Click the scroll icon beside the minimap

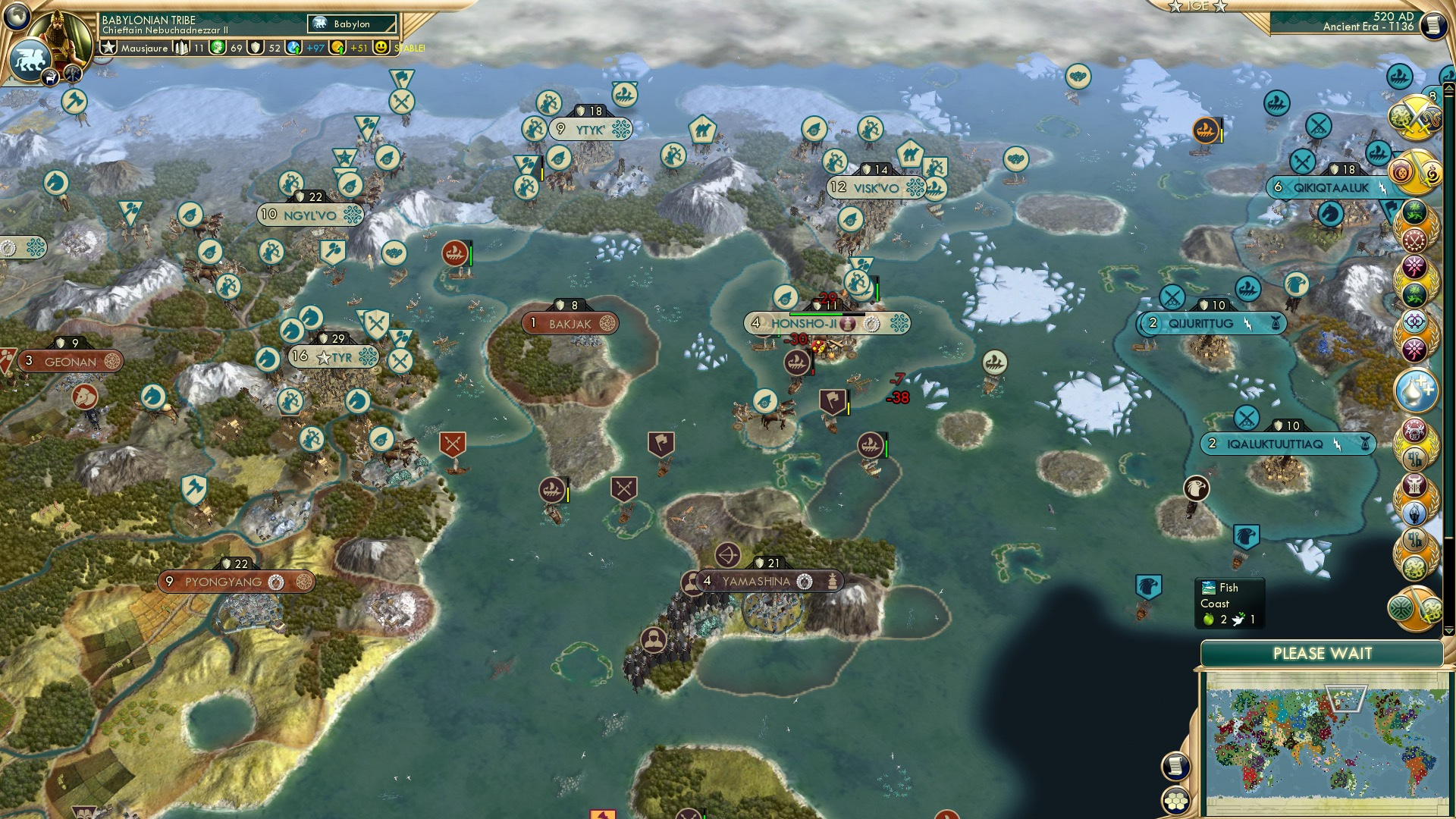1176,766
